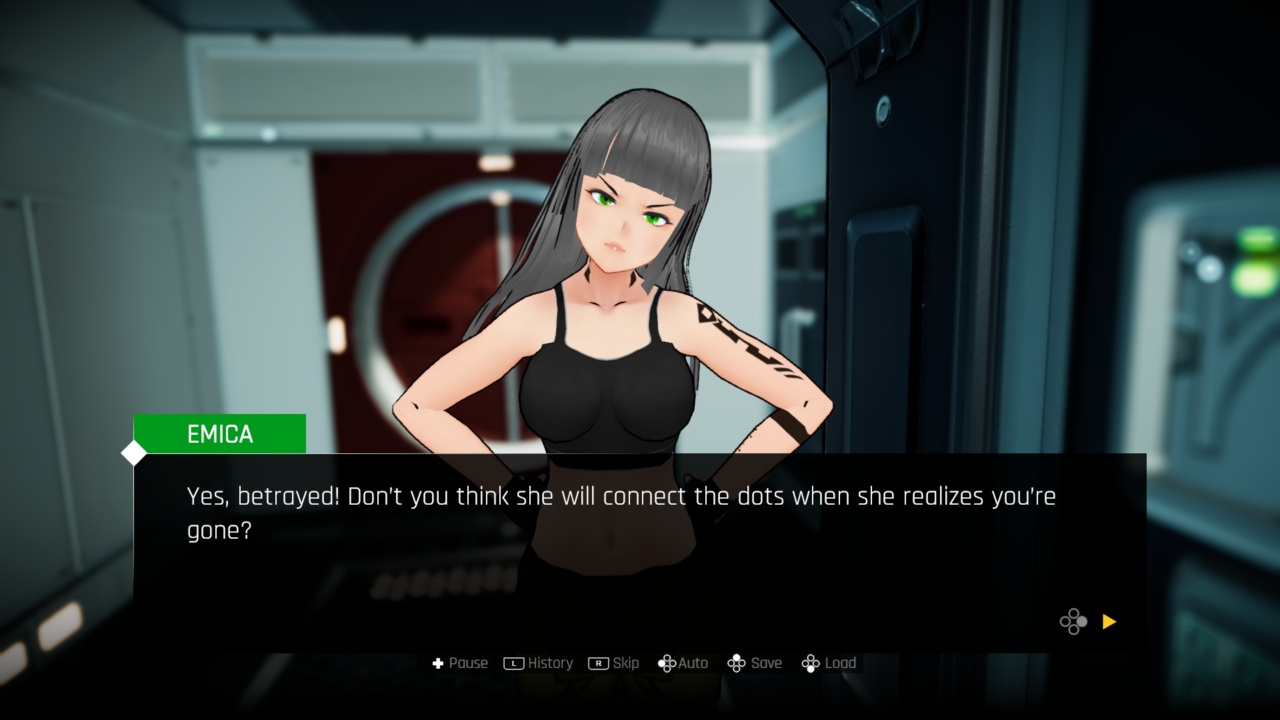Click the plus-shaped Pause icon

437,663
